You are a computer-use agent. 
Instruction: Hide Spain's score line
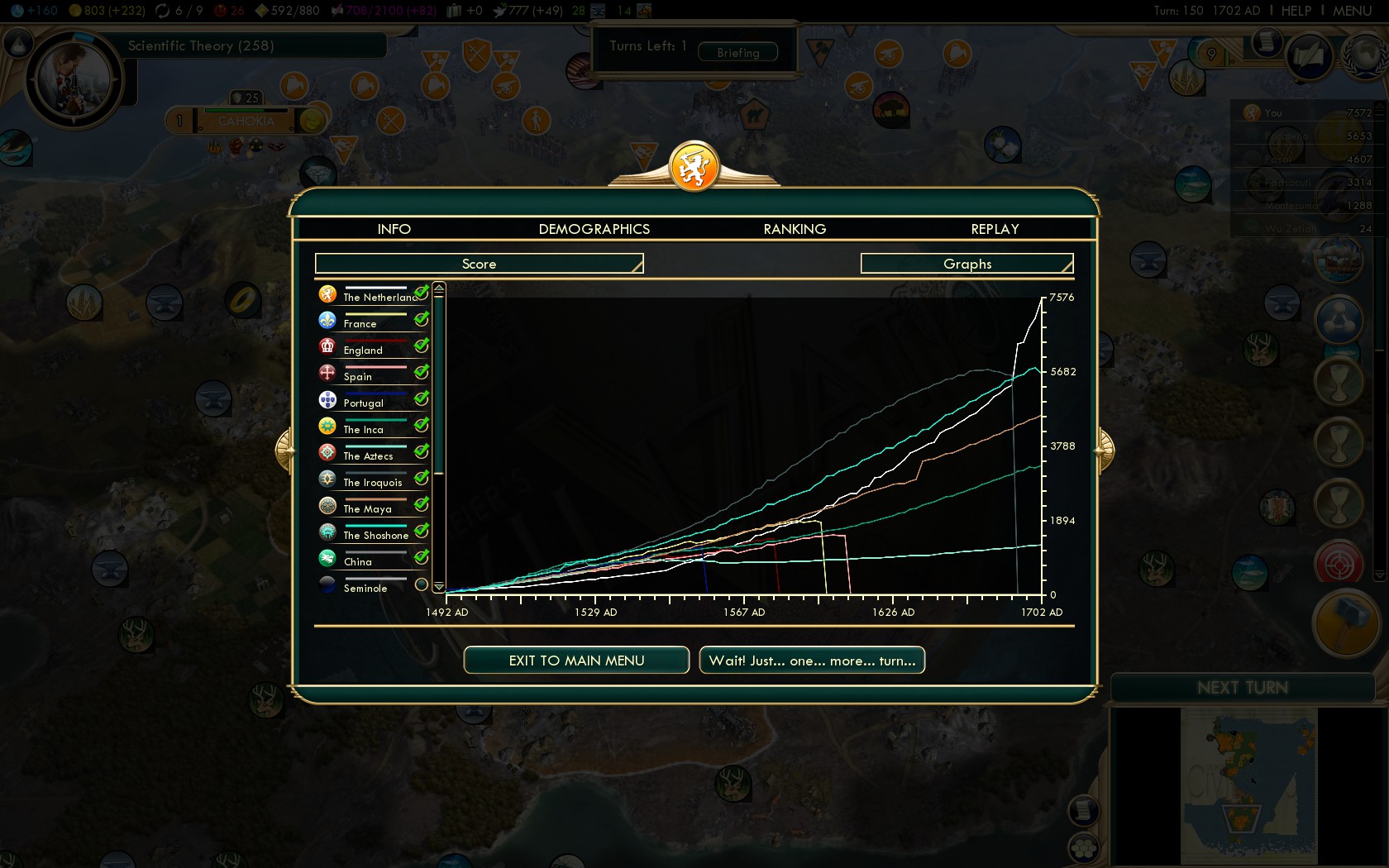coord(422,372)
